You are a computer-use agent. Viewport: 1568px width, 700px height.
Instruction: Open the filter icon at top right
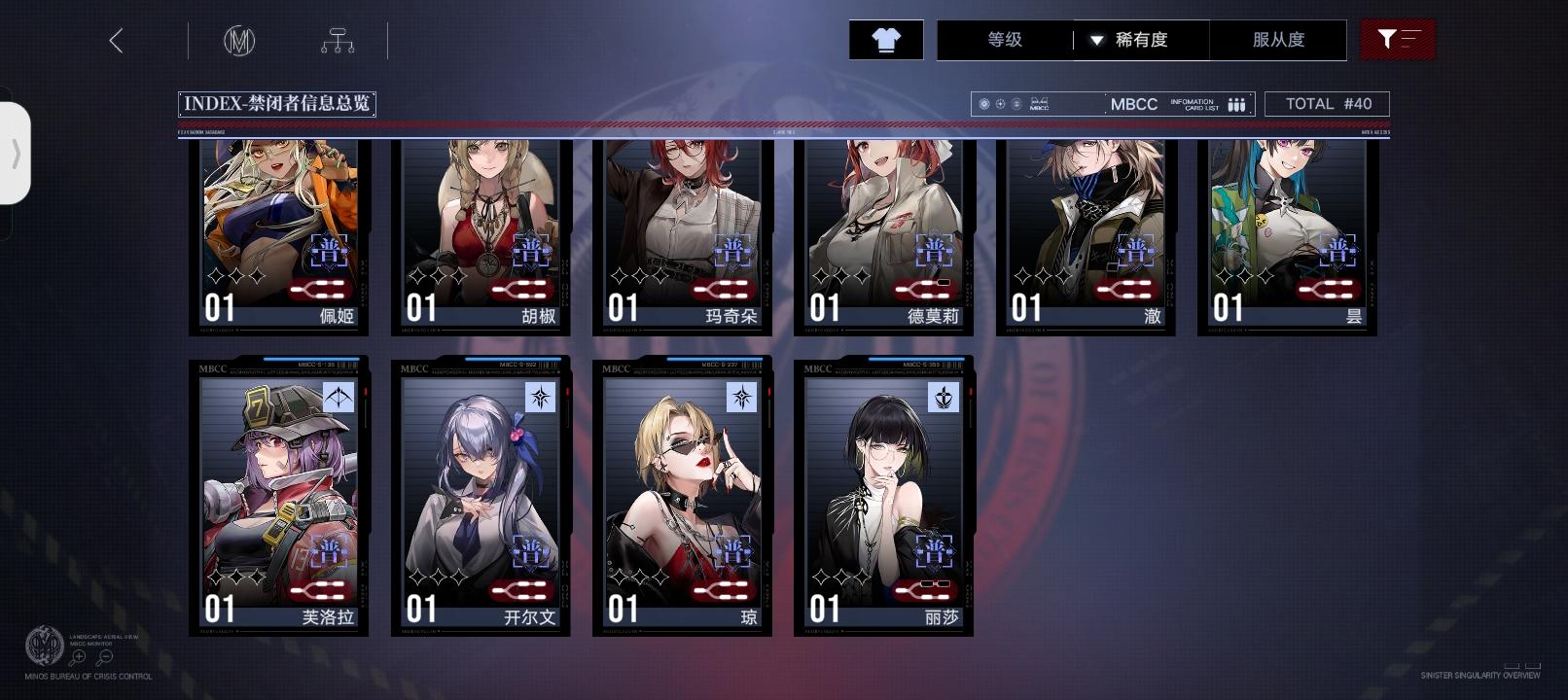pyautogui.click(x=1398, y=40)
